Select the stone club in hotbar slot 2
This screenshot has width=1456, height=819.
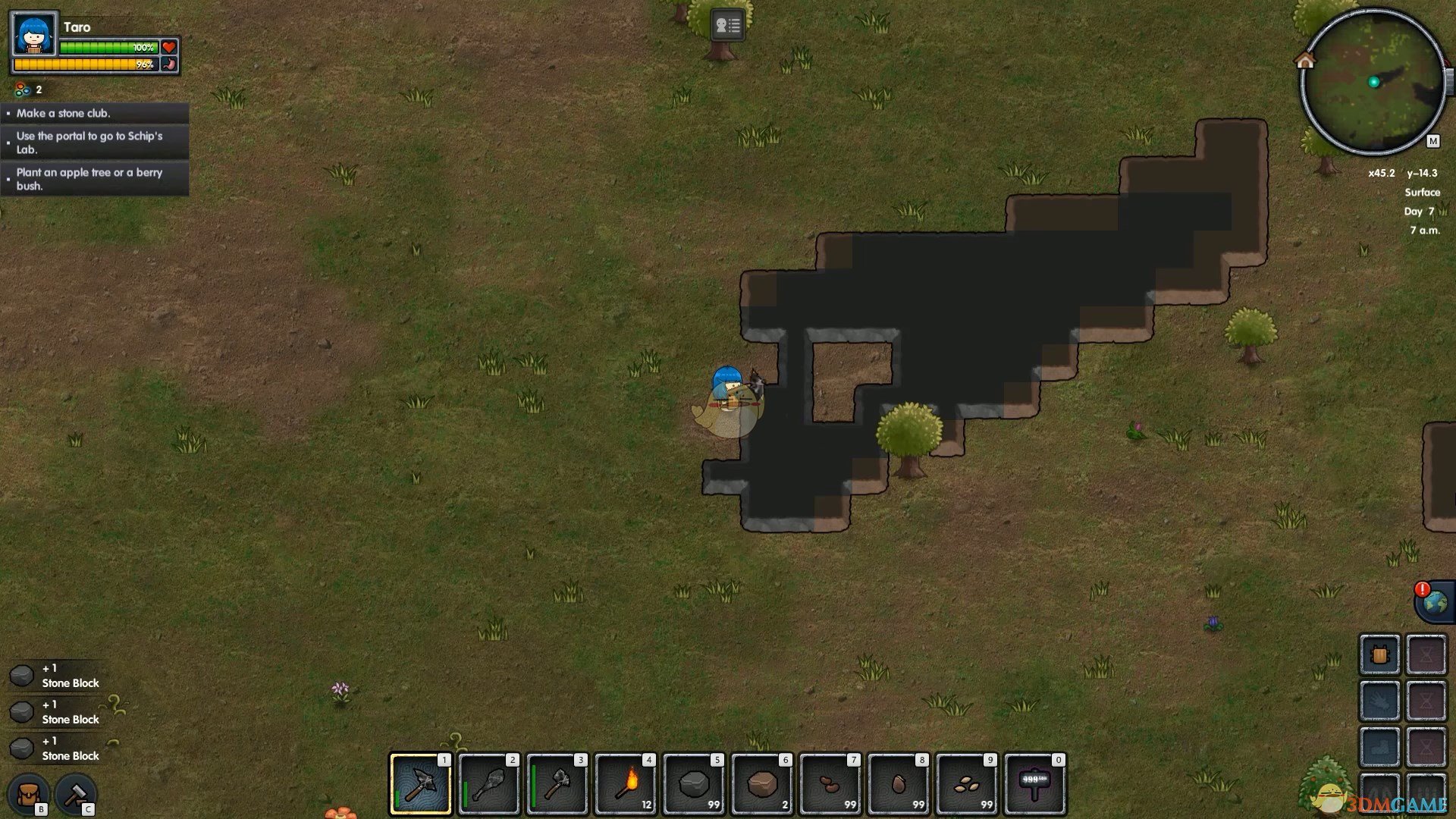(x=488, y=784)
